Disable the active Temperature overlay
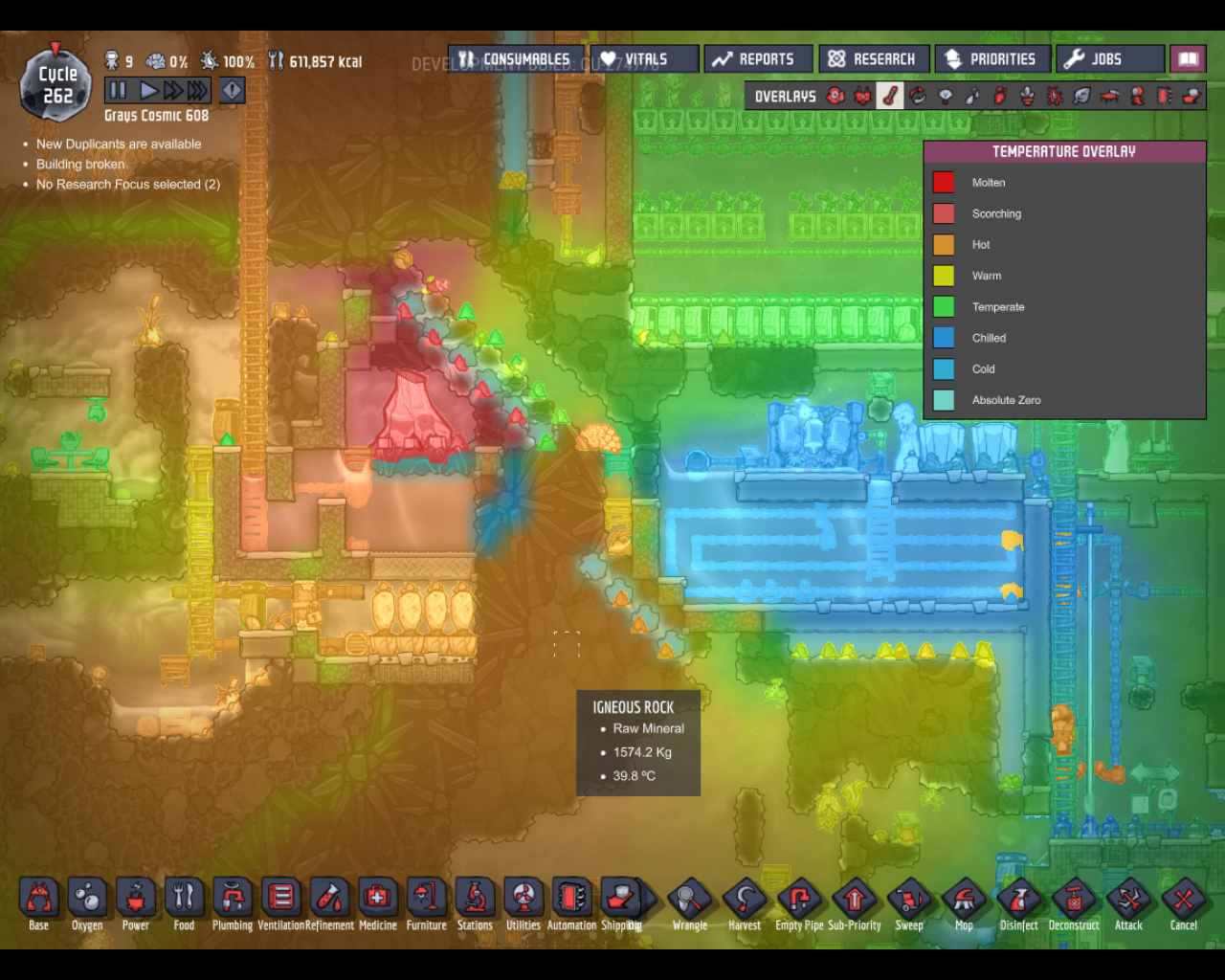Image resolution: width=1225 pixels, height=980 pixels. point(889,96)
